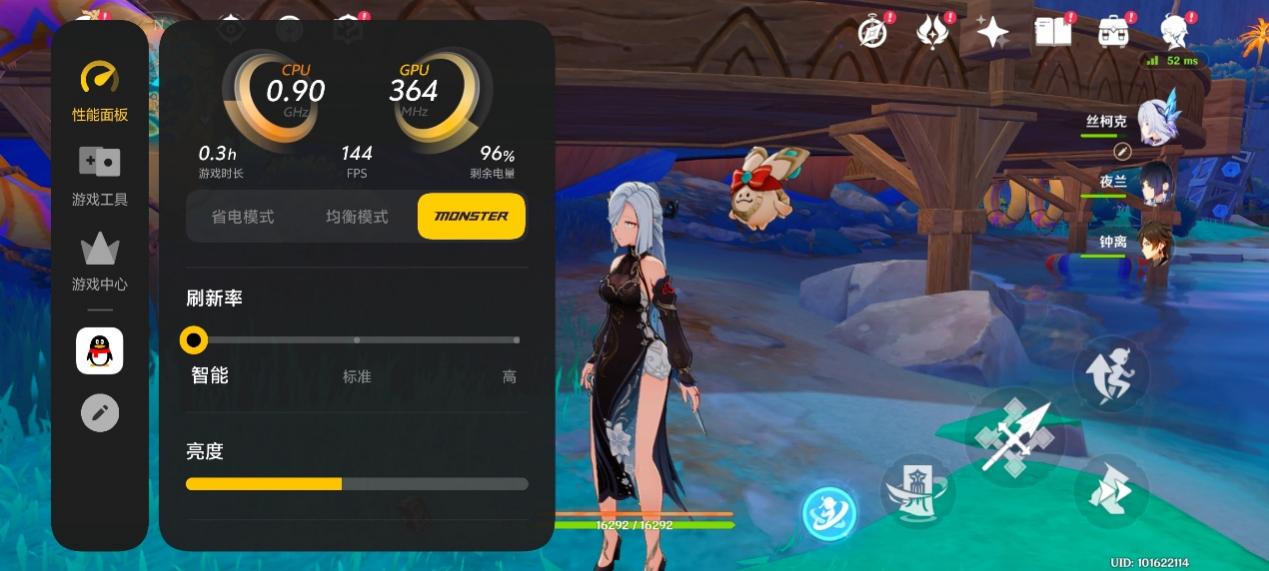Select 均衡模式 balanced mode
1269x571 pixels.
356,216
